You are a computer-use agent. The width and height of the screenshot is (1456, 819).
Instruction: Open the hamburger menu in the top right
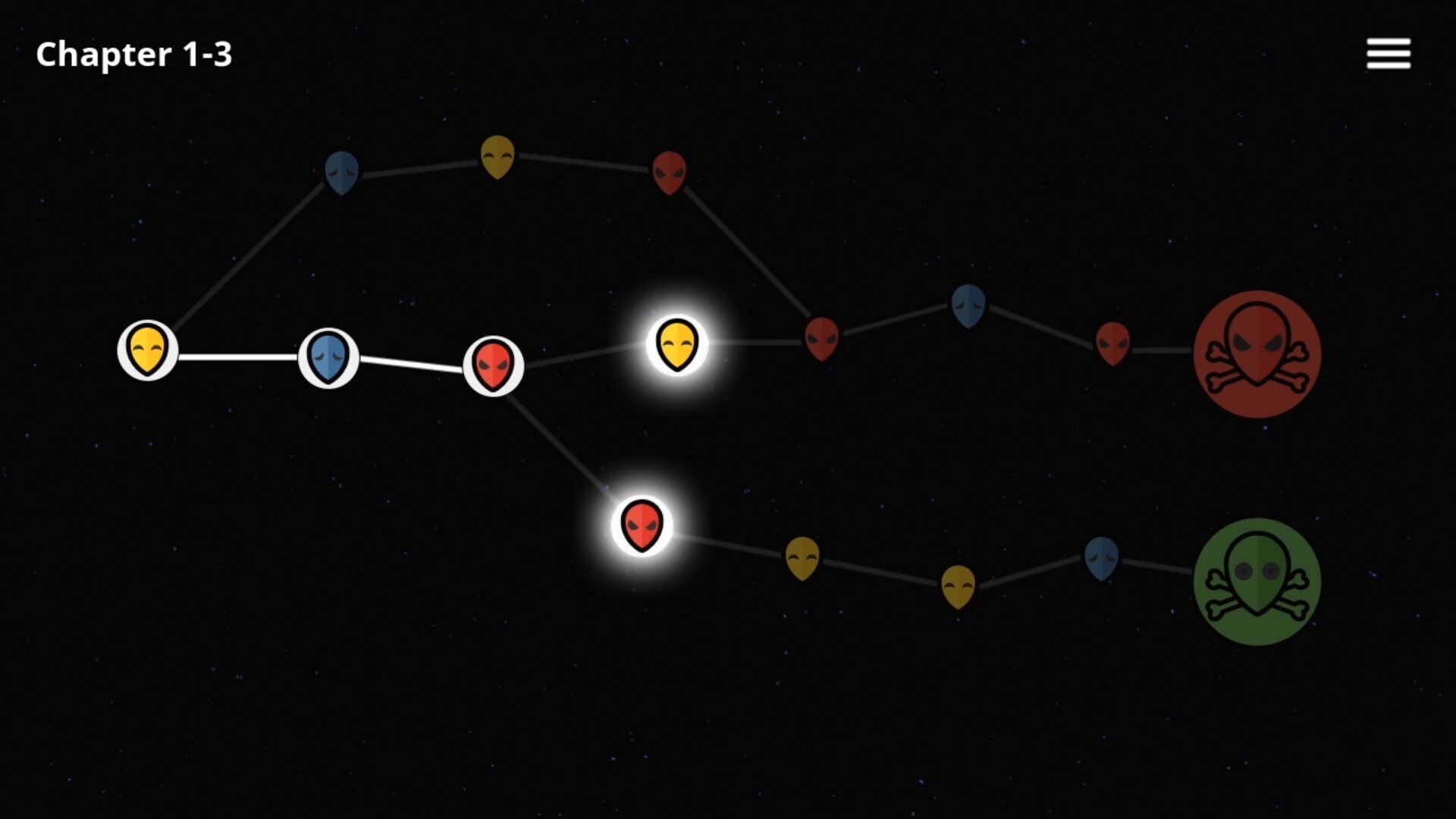point(1388,53)
